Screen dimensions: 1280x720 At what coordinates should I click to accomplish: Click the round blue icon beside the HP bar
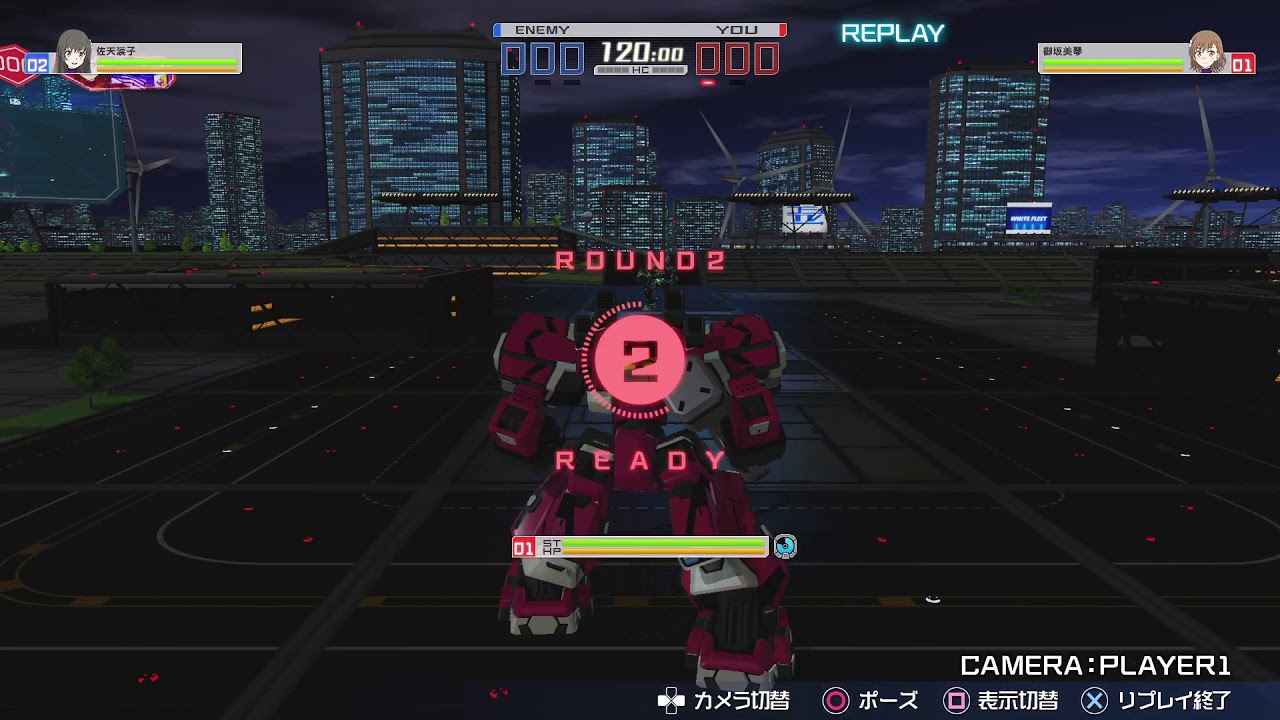click(x=785, y=546)
